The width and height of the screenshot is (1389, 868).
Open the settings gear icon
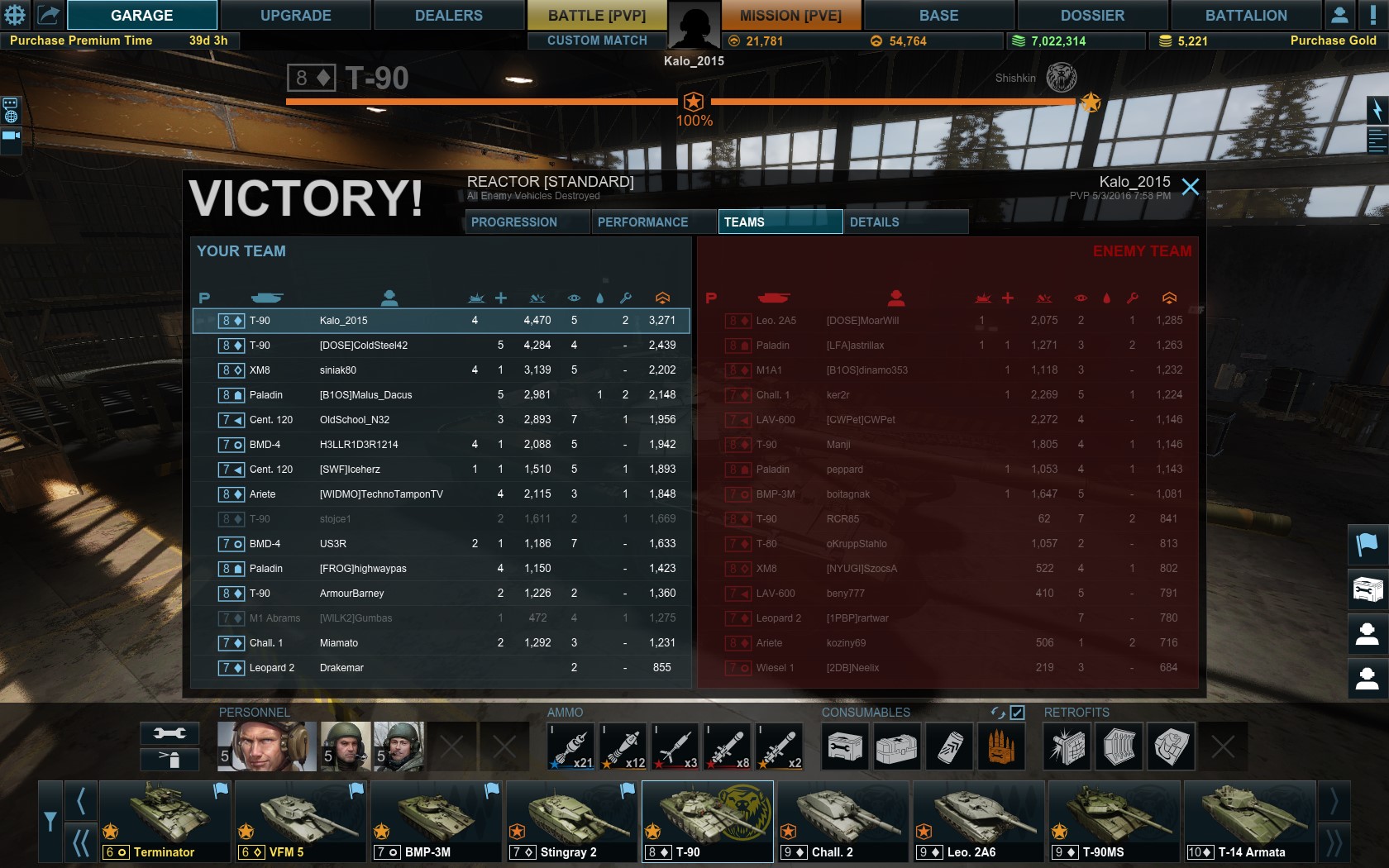[x=15, y=14]
